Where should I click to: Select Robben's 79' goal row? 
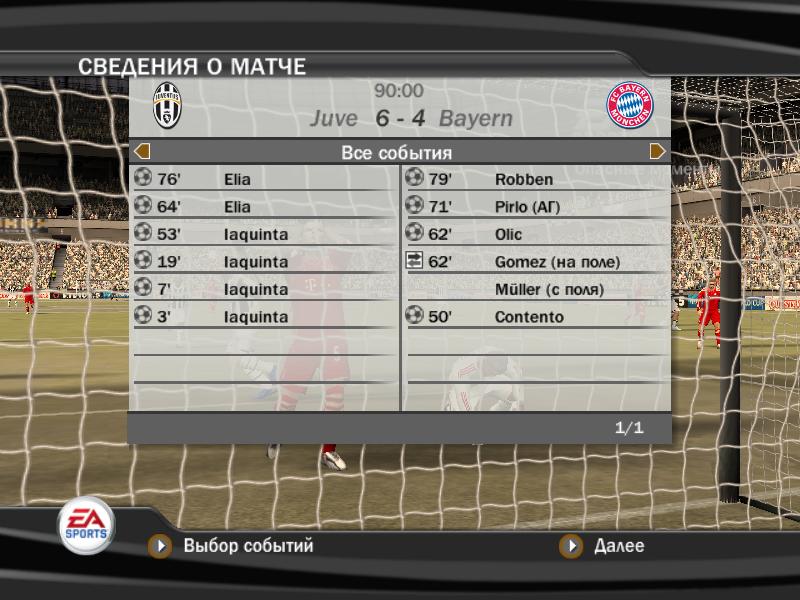tap(535, 180)
